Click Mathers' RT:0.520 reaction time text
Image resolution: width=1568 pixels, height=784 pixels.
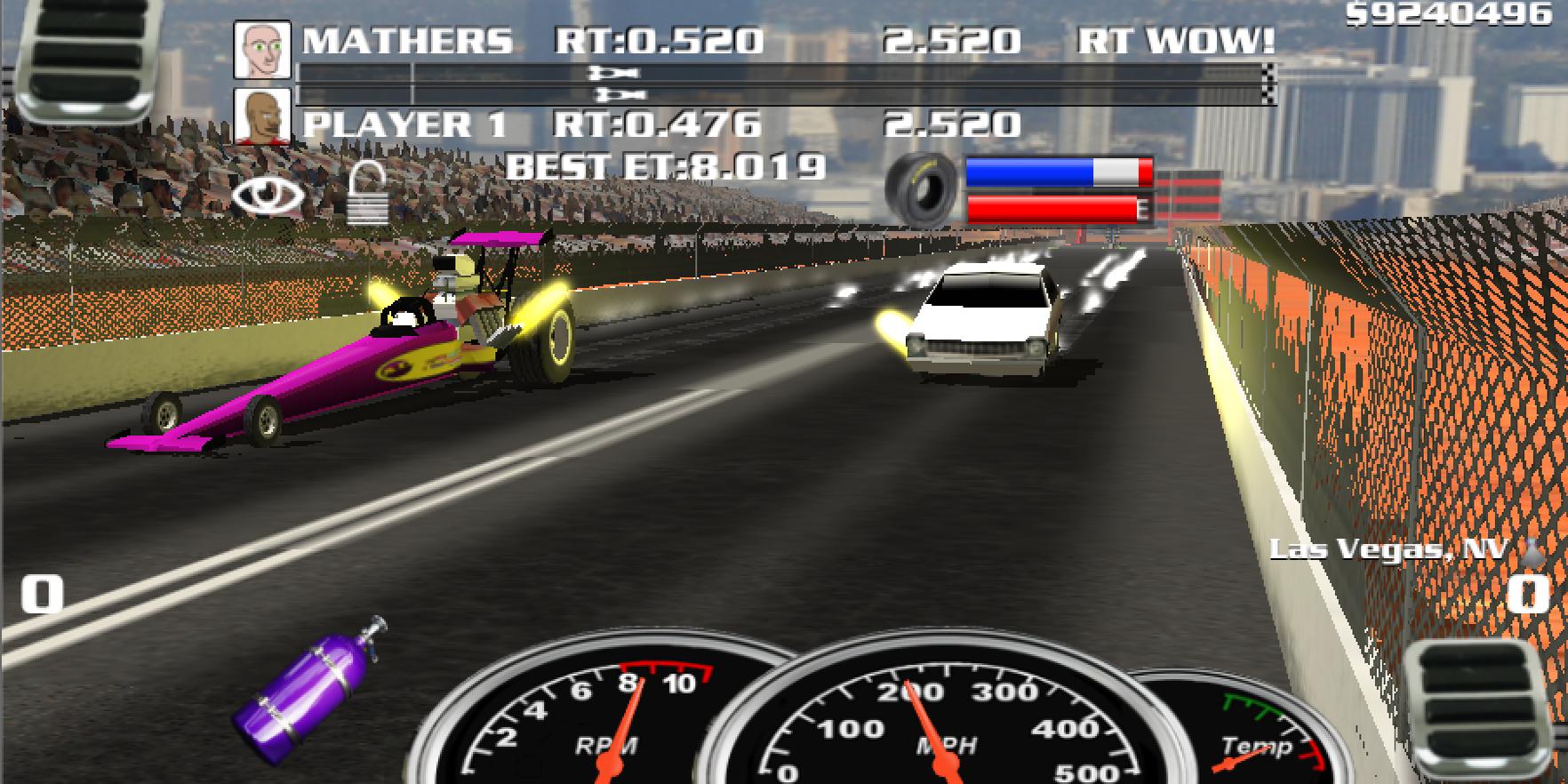pos(658,41)
